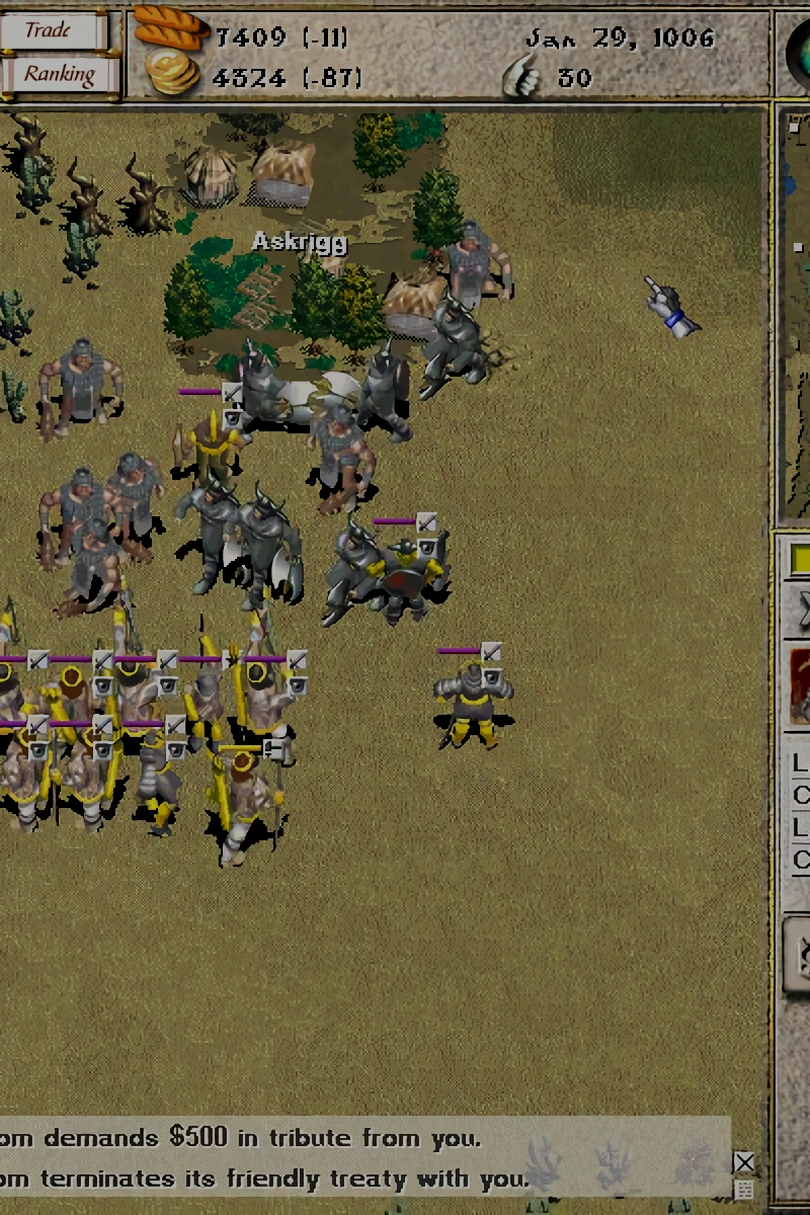Close the news messages with the X

[744, 1162]
